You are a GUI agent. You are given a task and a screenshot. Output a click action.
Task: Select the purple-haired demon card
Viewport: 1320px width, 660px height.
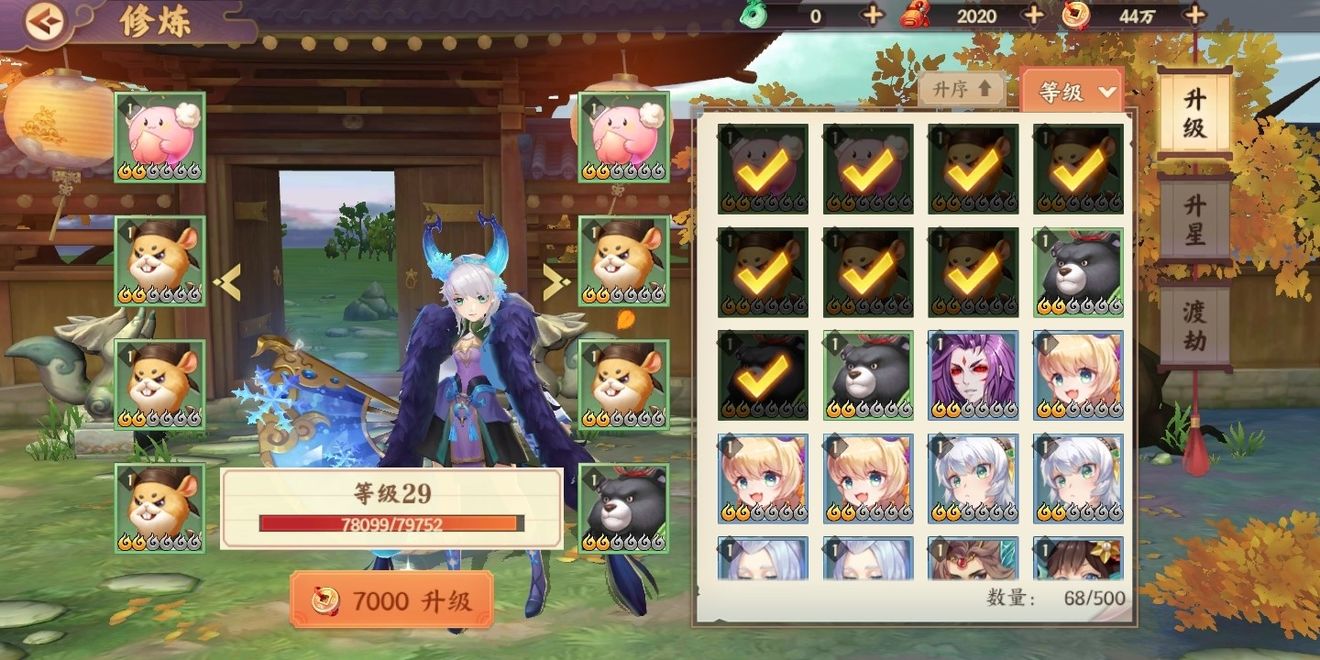click(x=973, y=375)
